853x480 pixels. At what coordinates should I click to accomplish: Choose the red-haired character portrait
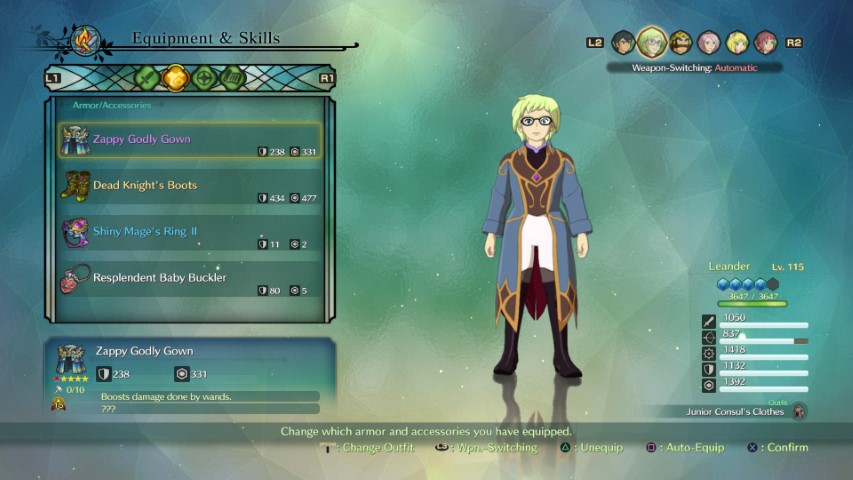coord(765,42)
